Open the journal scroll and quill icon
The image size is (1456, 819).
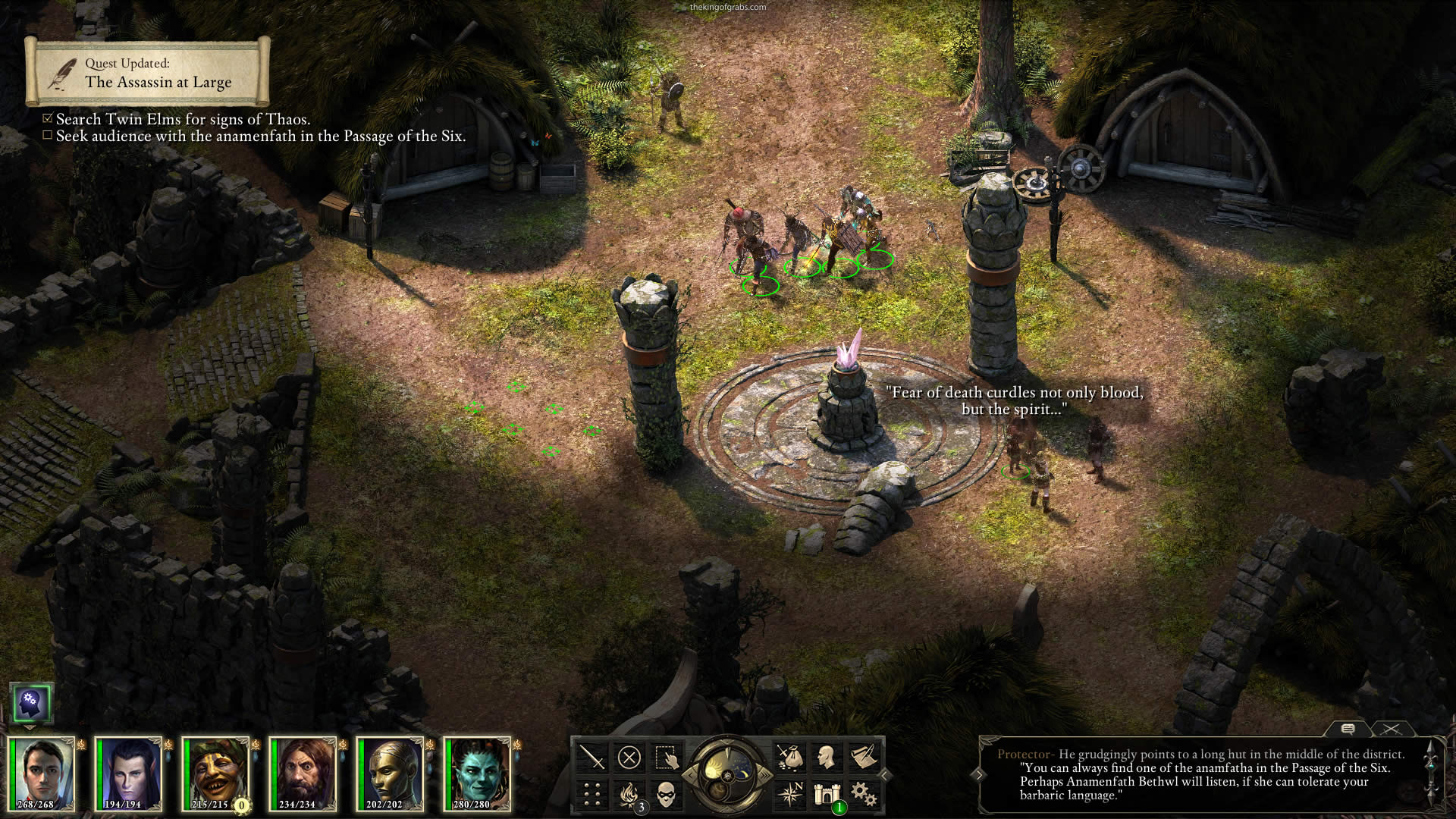tap(864, 757)
